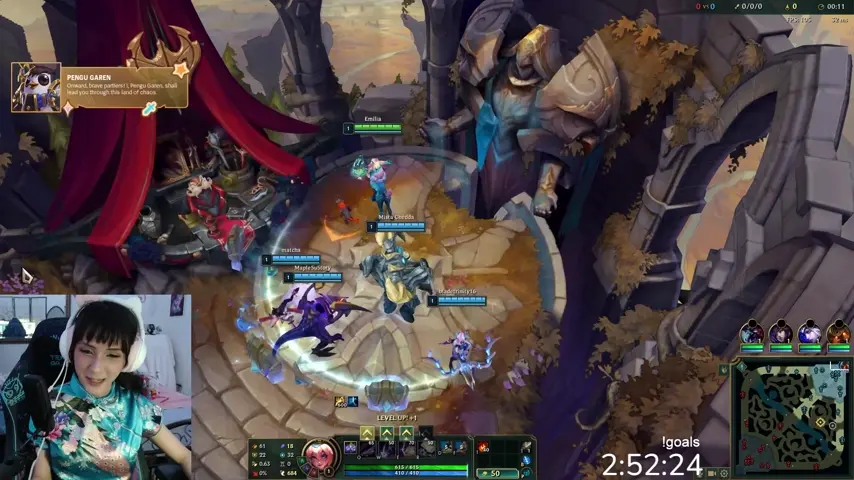The width and height of the screenshot is (854, 480).
Task: Level up the E ability
Action: pos(406,433)
